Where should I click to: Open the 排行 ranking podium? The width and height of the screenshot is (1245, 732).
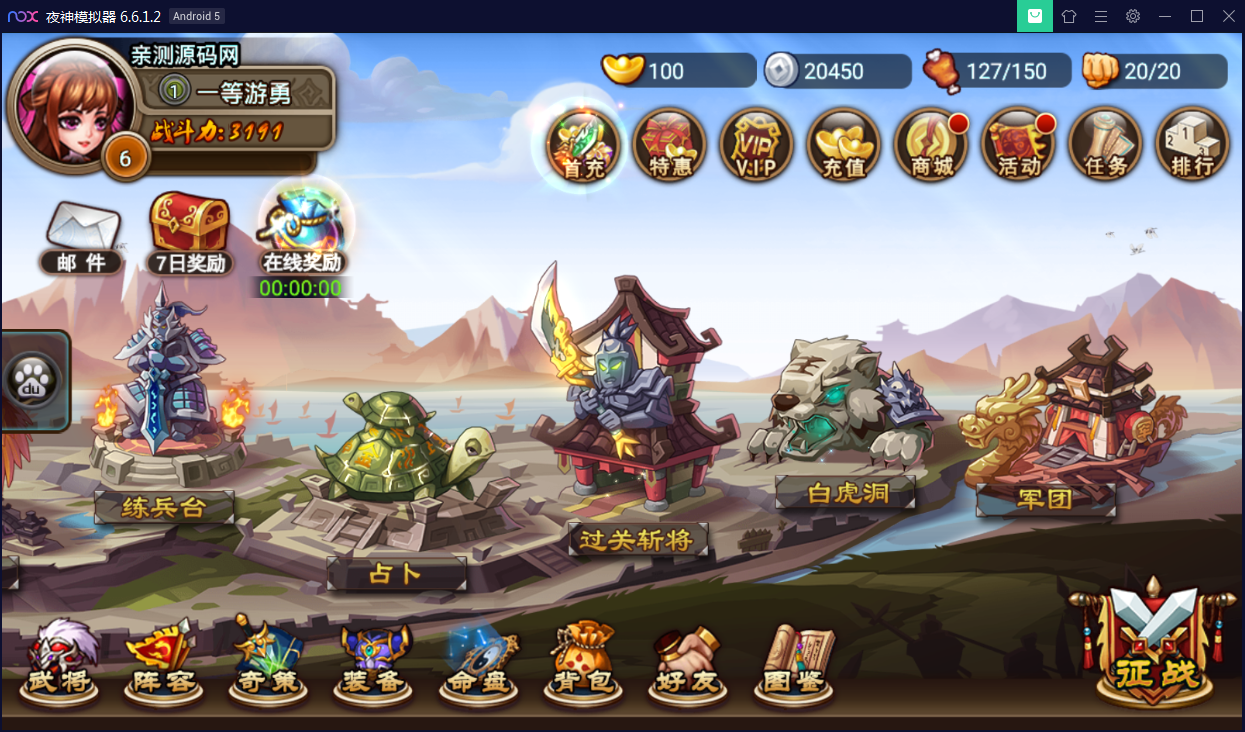point(1192,146)
